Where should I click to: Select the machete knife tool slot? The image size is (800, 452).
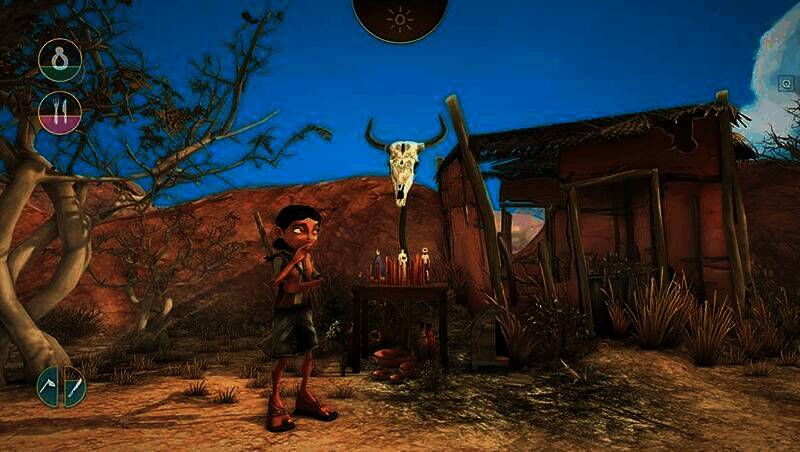(74, 387)
